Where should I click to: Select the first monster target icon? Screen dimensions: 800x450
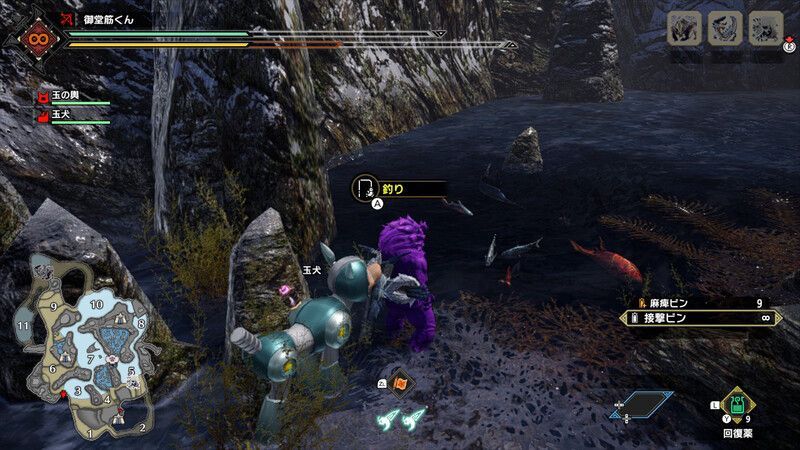(683, 28)
